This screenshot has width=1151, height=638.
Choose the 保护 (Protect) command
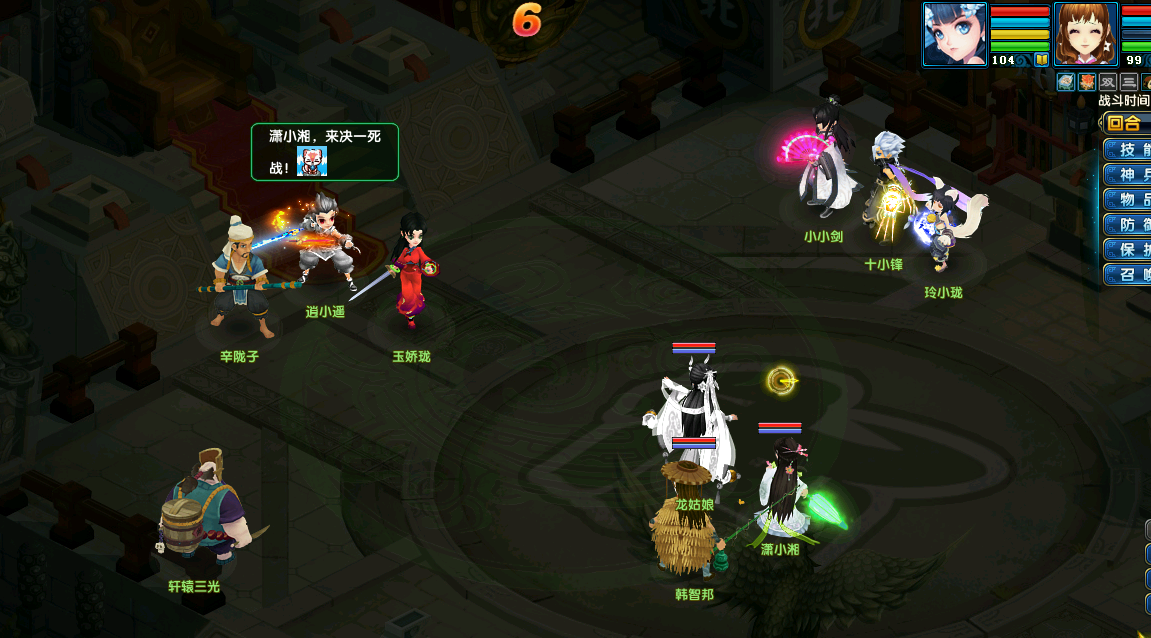1128,249
